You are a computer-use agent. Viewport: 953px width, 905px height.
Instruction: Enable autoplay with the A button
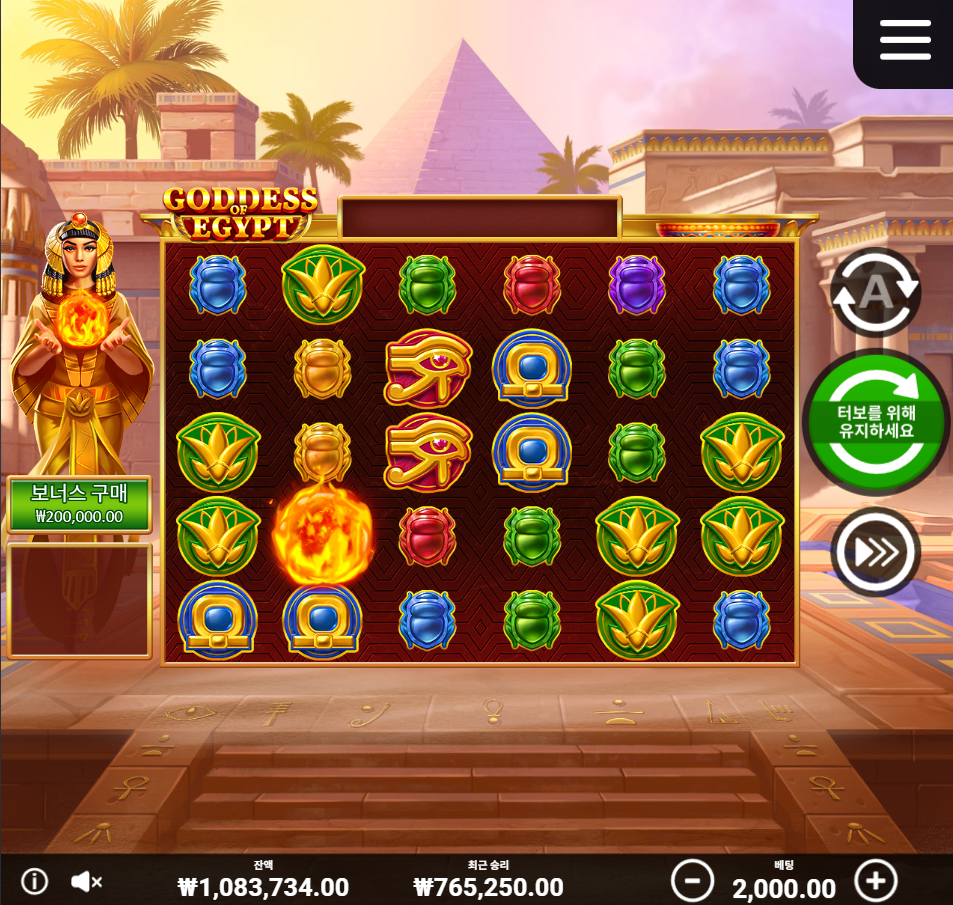875,291
